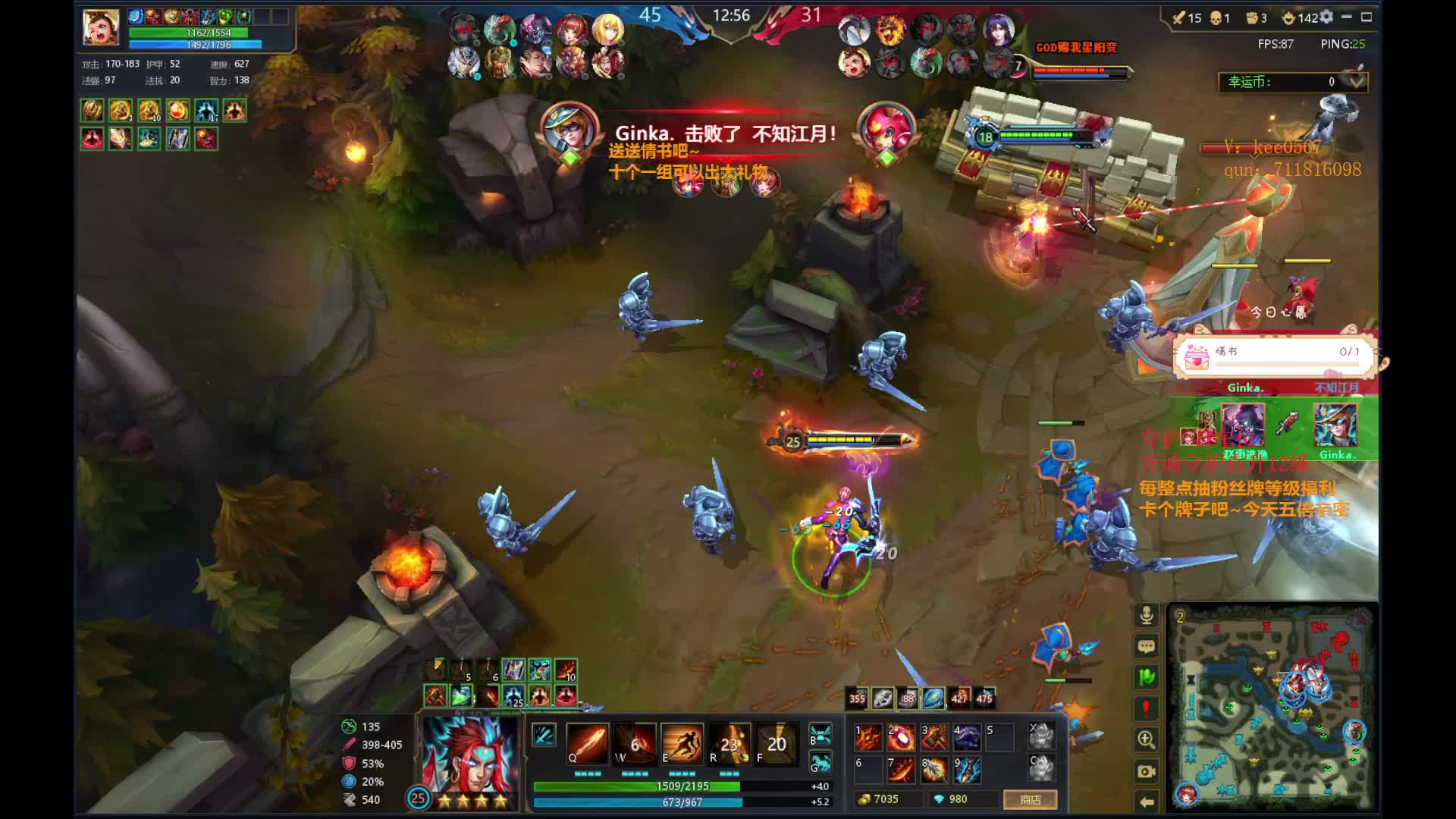This screenshot has height=819, width=1456.
Task: Use the red gem item in slot 2
Action: coord(902,736)
